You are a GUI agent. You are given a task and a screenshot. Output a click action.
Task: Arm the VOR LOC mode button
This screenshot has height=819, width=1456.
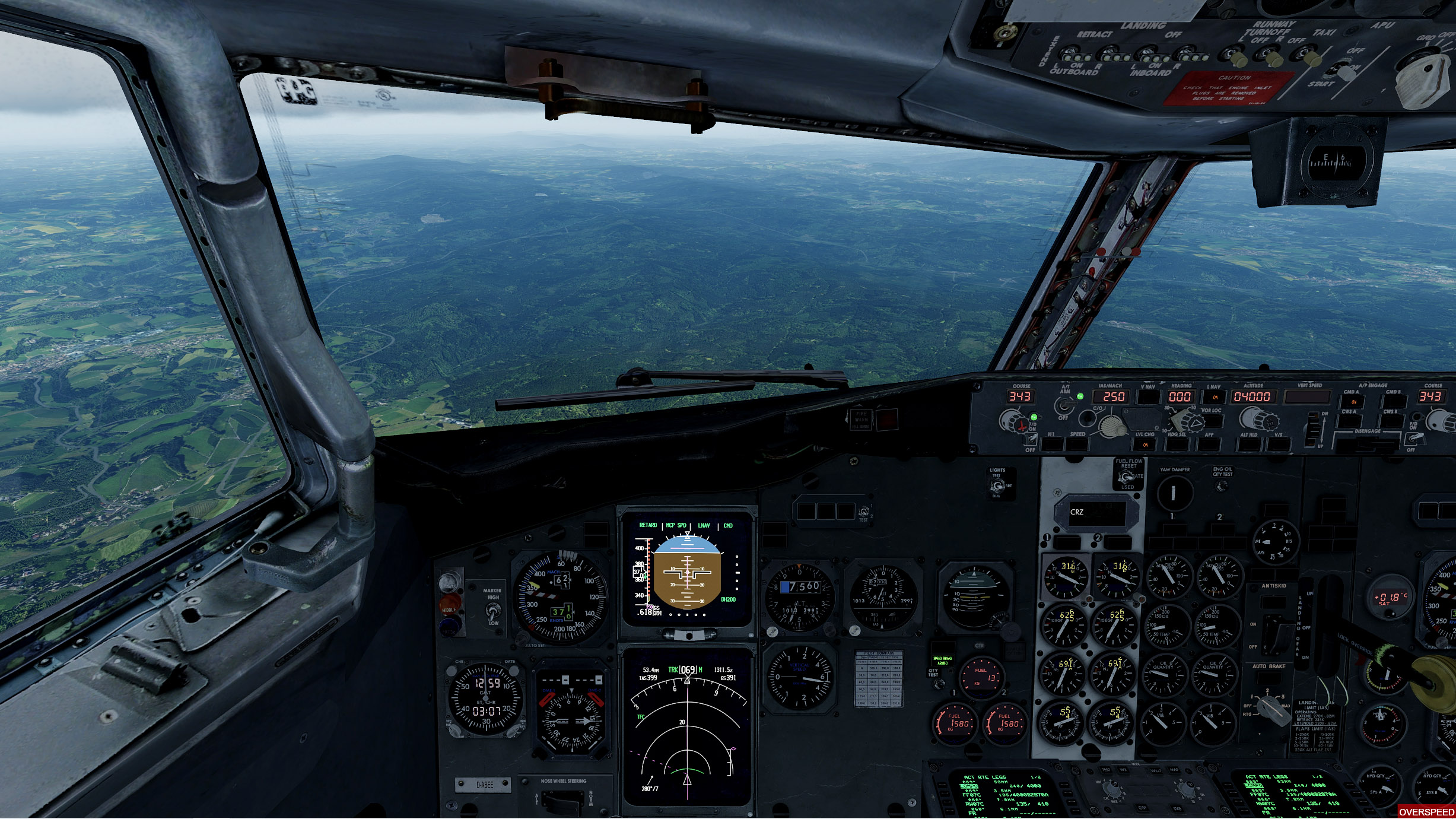[x=1212, y=421]
